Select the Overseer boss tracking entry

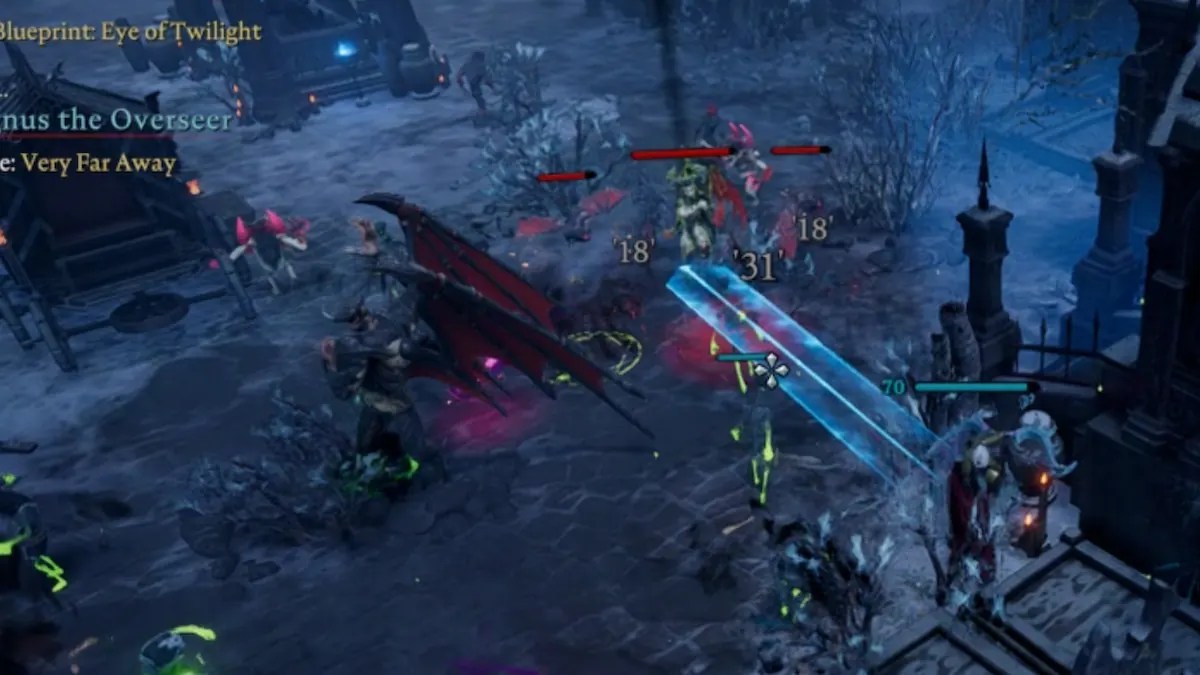click(116, 121)
